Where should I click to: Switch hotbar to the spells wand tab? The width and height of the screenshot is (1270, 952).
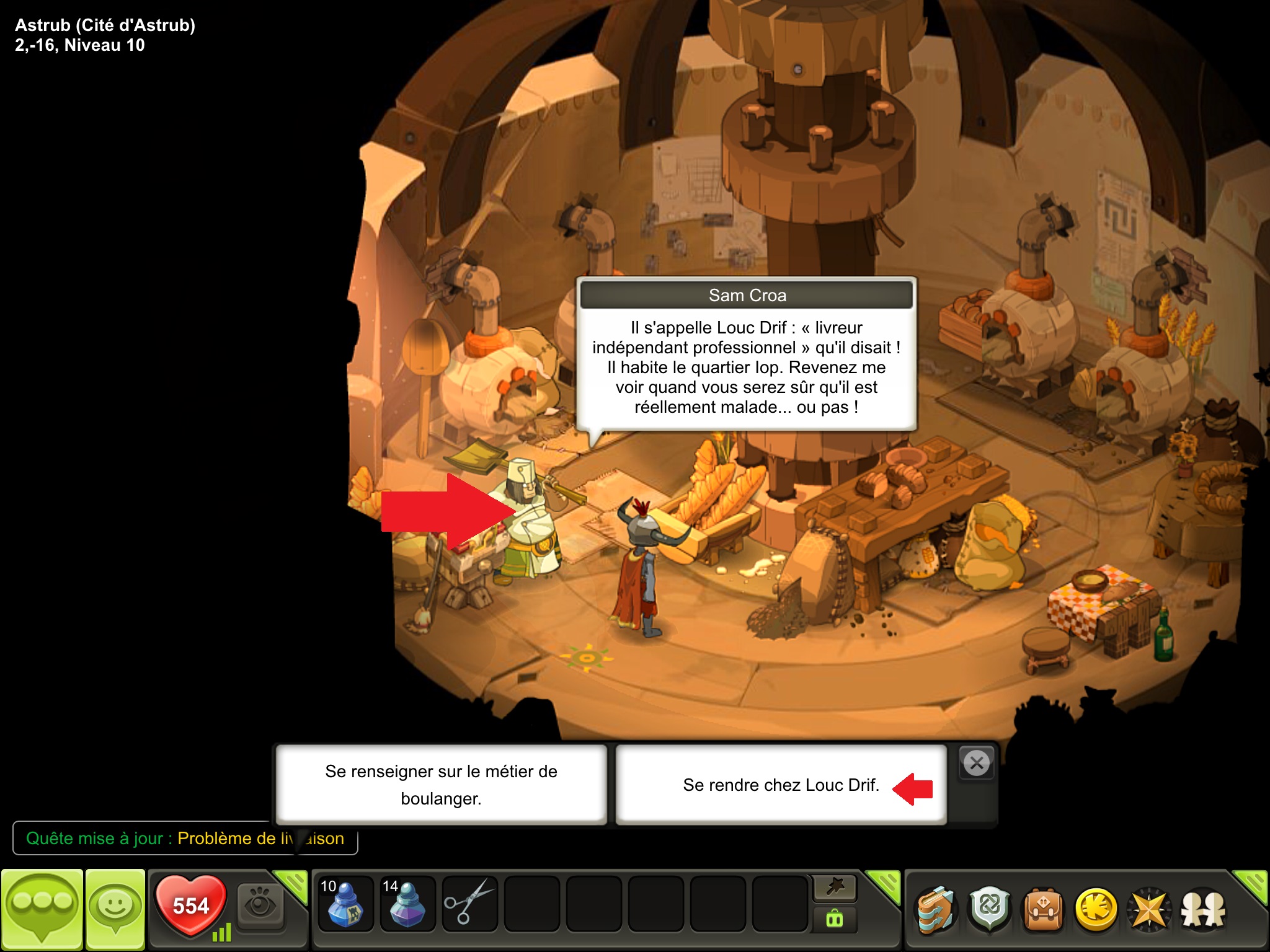click(835, 889)
